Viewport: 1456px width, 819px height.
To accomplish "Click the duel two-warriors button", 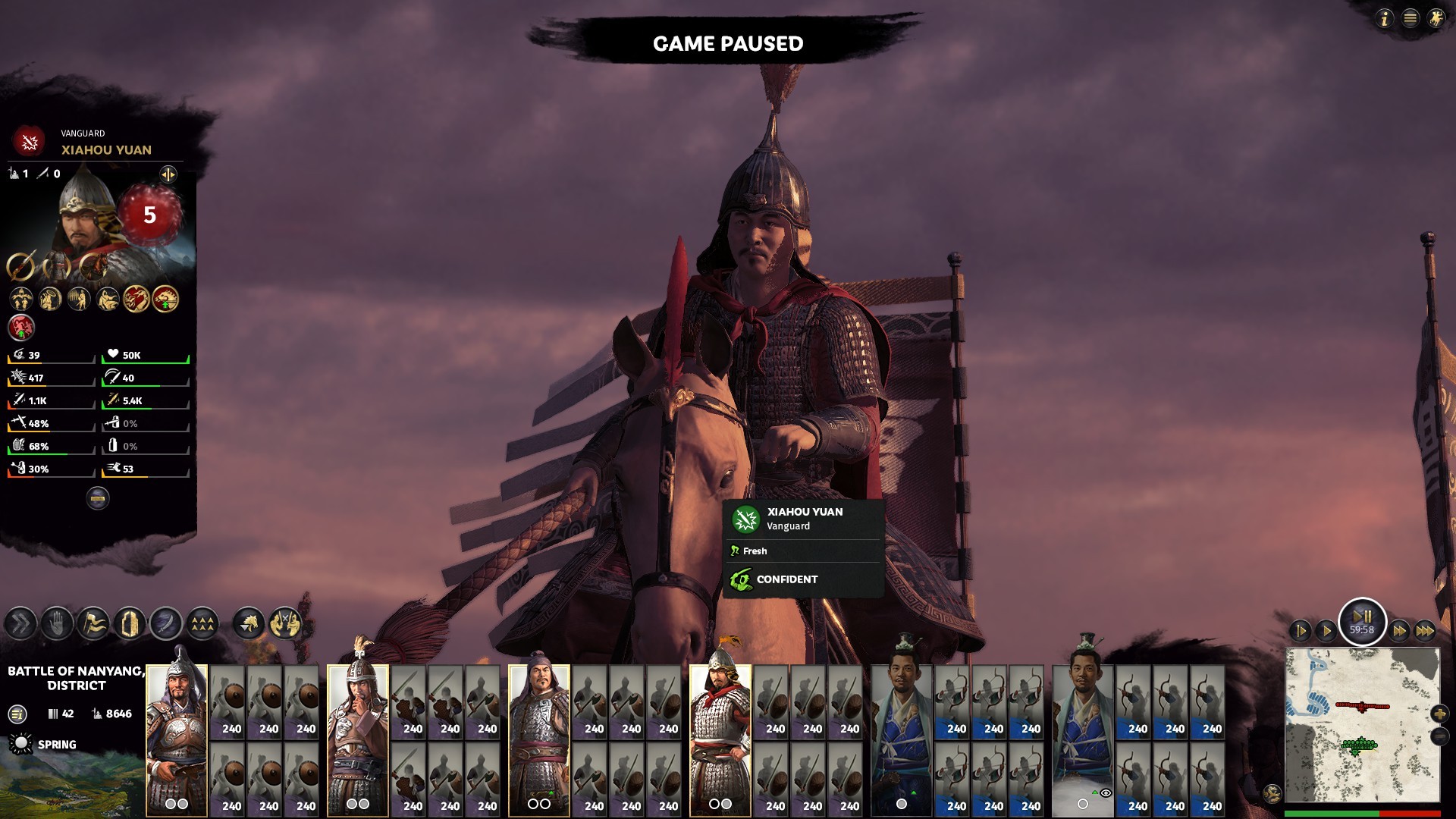I will point(285,624).
